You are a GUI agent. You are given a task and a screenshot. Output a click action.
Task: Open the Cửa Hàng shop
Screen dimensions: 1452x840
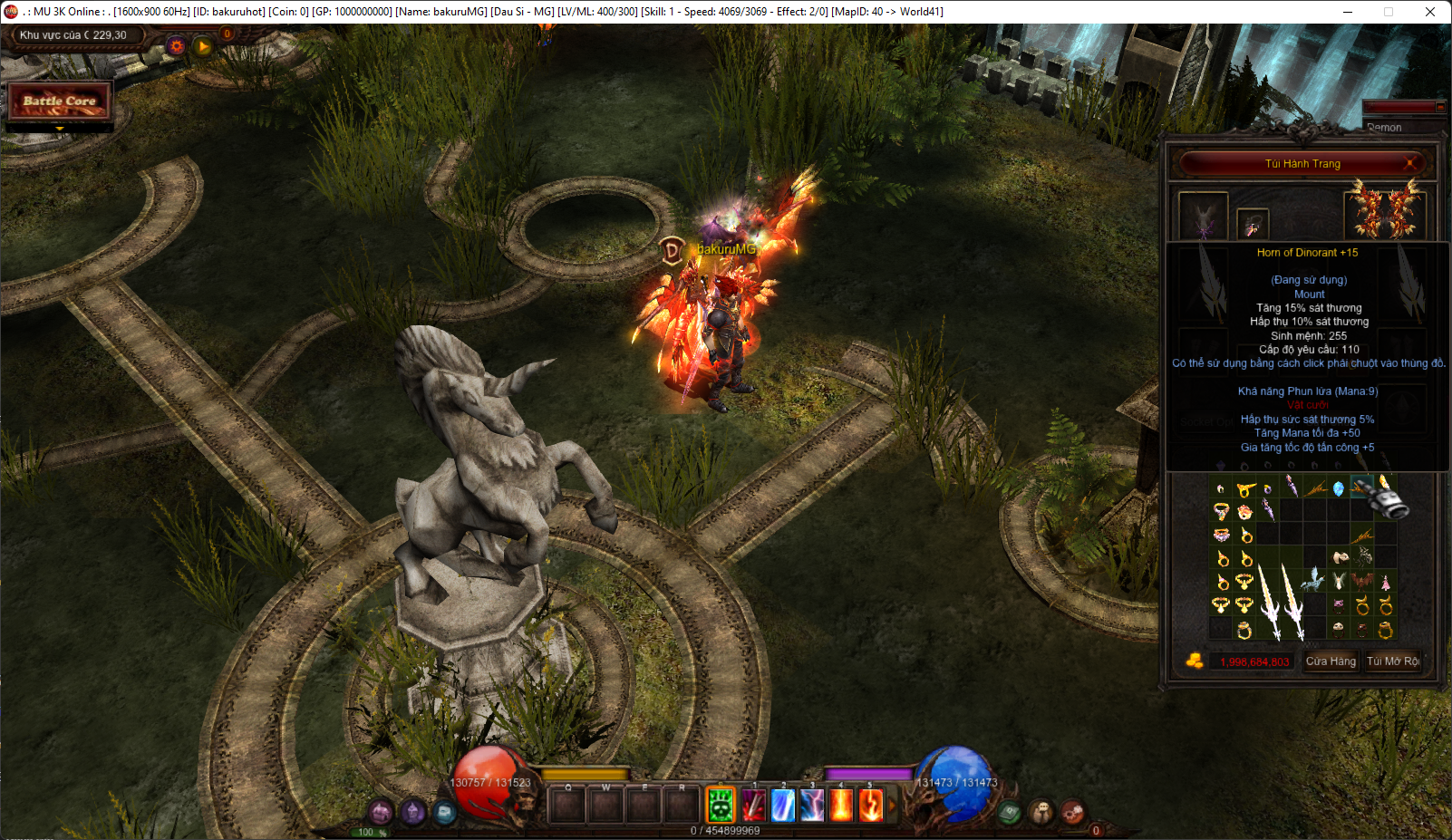1330,661
